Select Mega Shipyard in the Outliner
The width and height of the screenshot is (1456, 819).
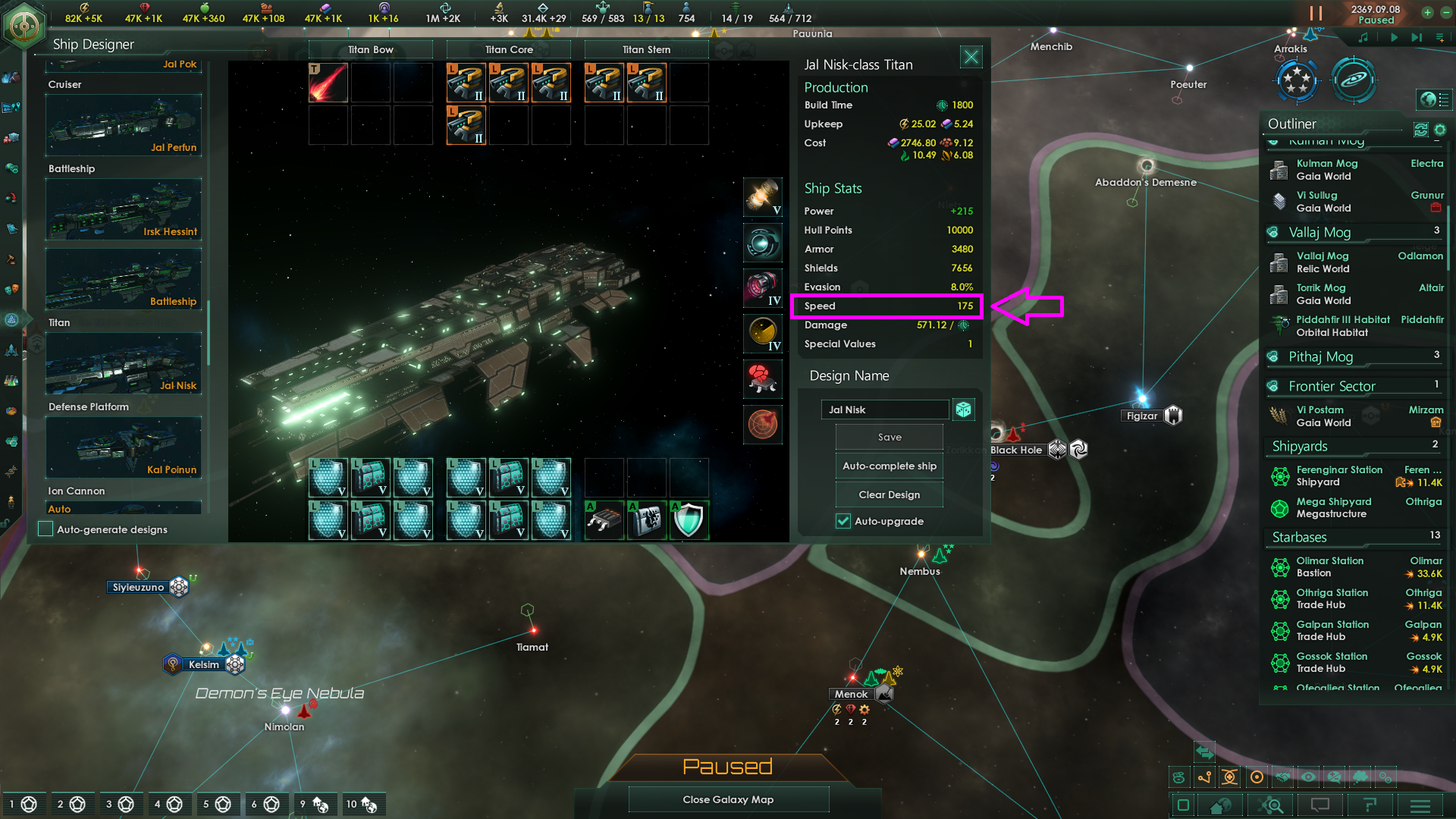pyautogui.click(x=1334, y=508)
